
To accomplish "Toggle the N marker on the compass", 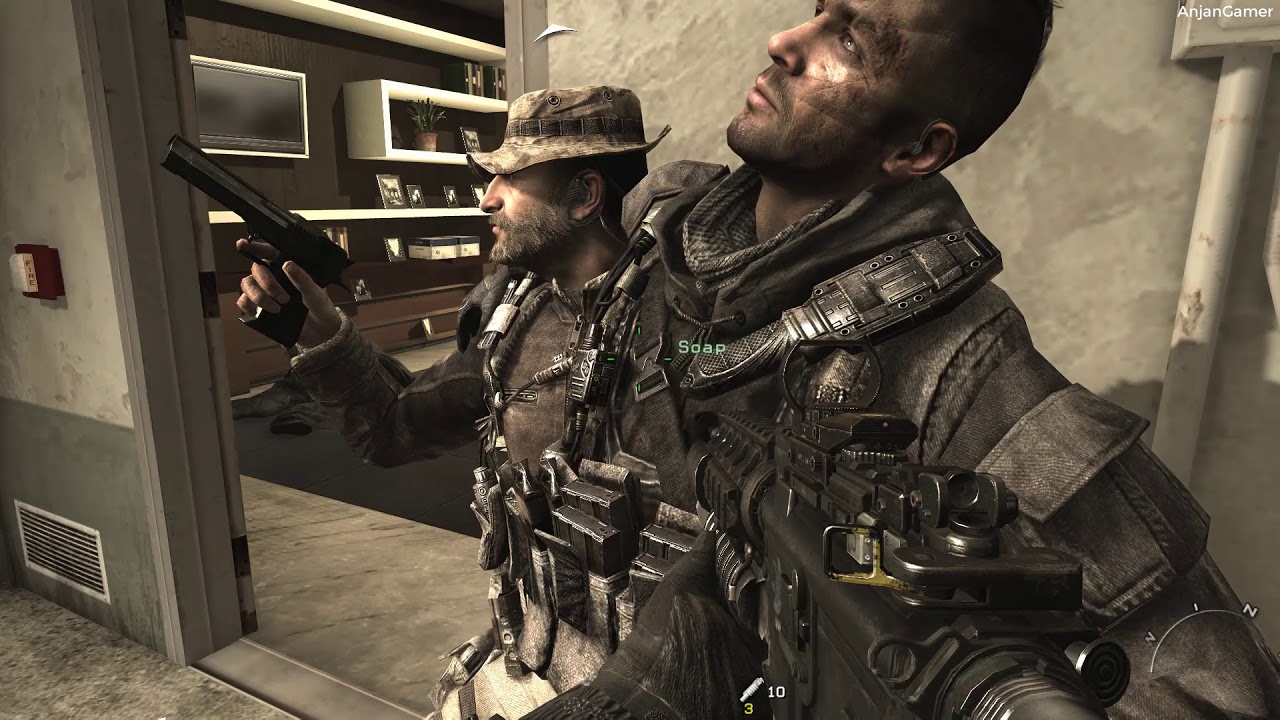I will click(1252, 613).
